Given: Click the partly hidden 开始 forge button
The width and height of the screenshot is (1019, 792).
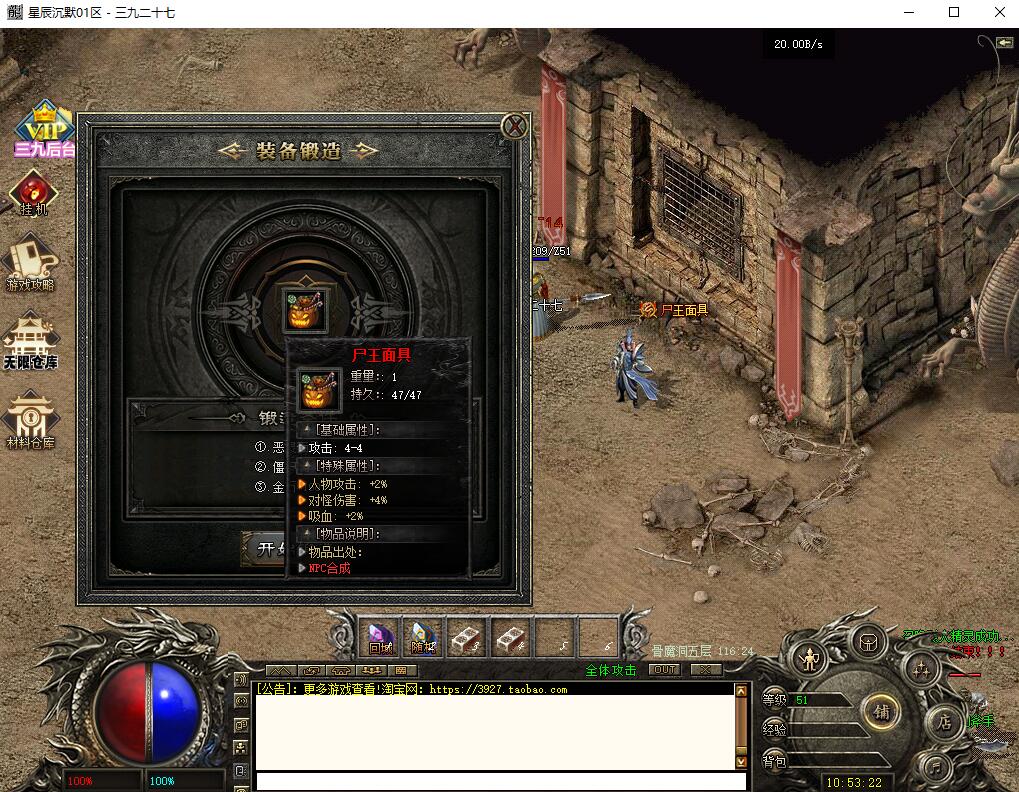Looking at the screenshot, I should click(x=265, y=548).
